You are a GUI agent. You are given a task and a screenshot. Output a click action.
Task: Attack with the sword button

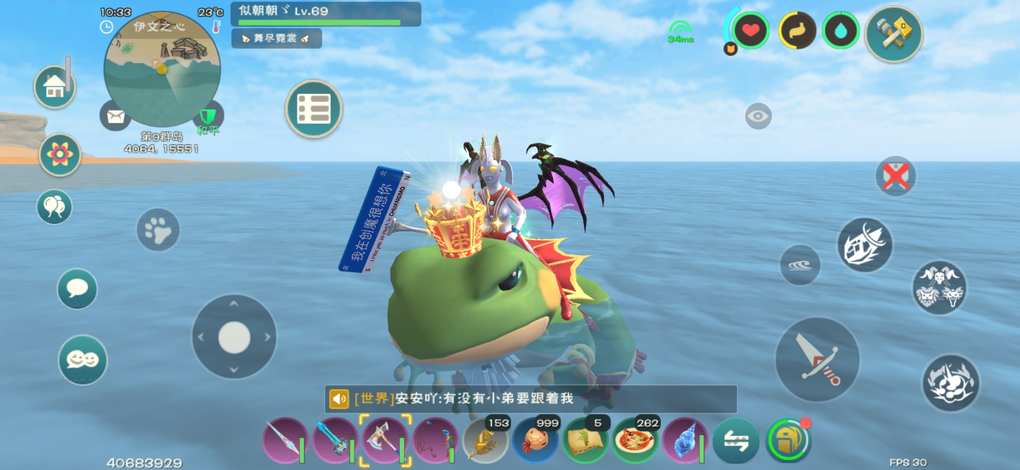817,360
